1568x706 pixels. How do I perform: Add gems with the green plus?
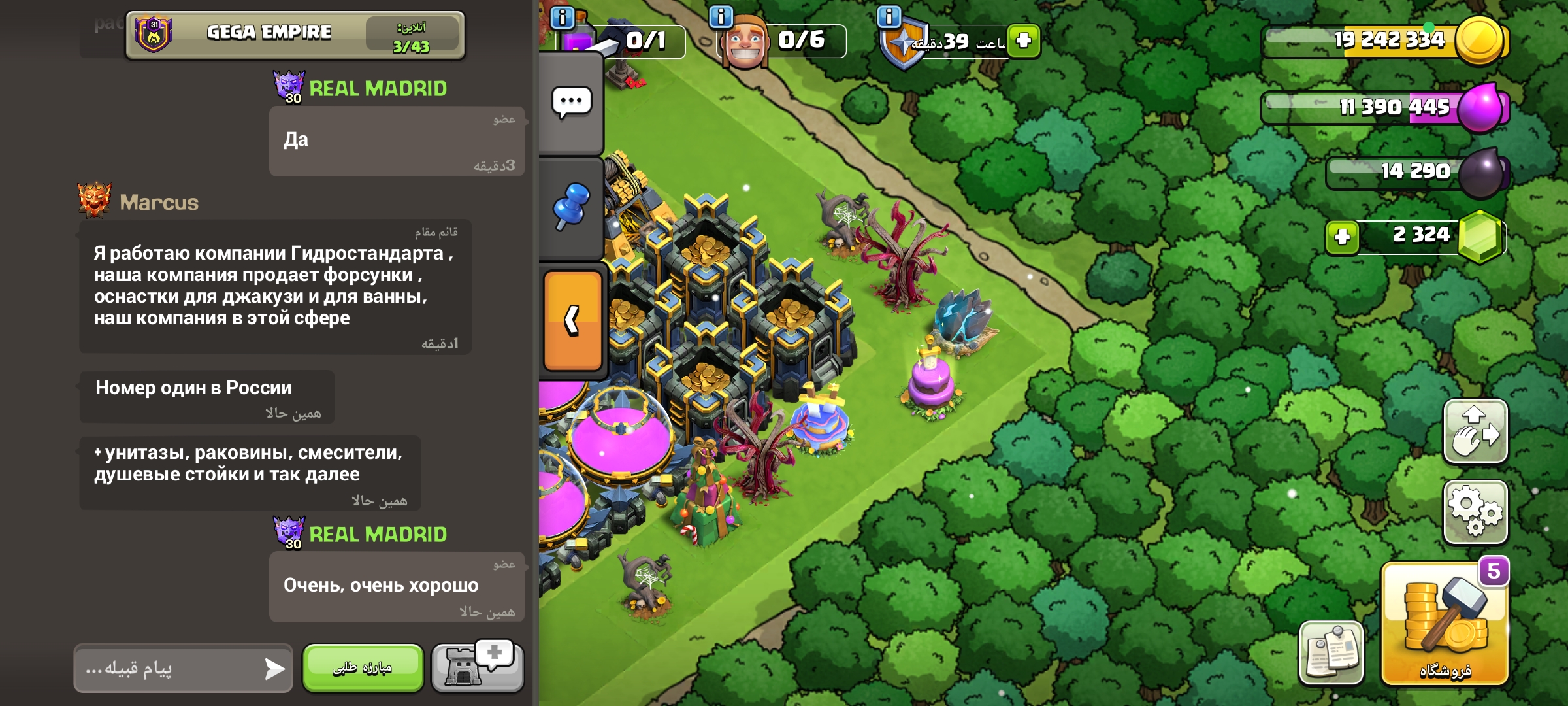point(1342,237)
